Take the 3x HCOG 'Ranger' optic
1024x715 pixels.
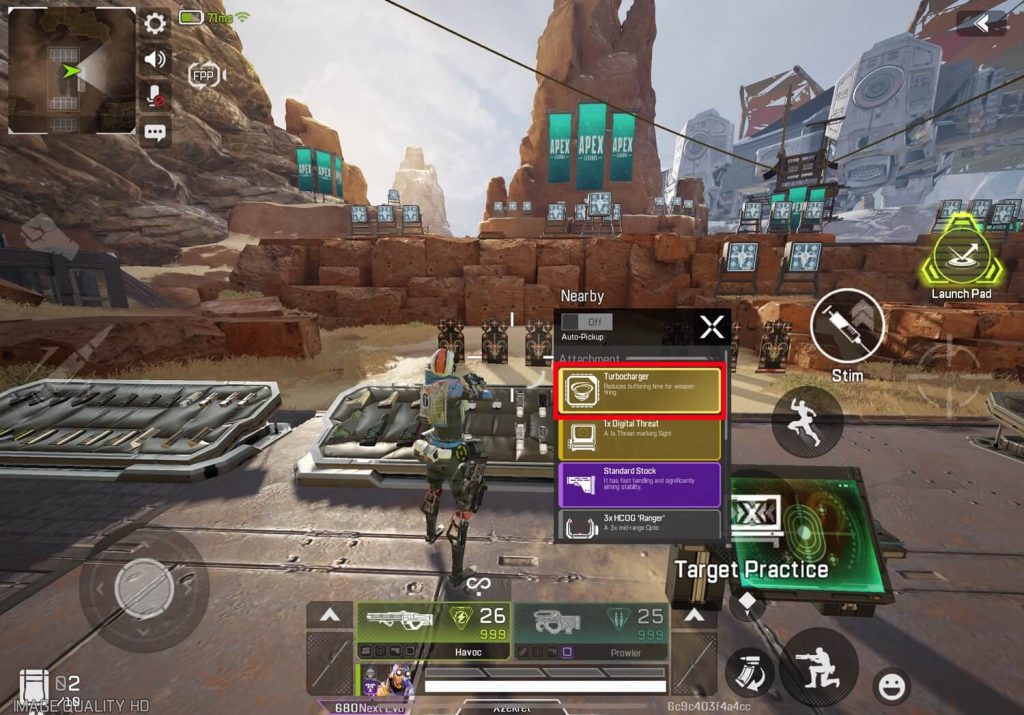[x=638, y=525]
